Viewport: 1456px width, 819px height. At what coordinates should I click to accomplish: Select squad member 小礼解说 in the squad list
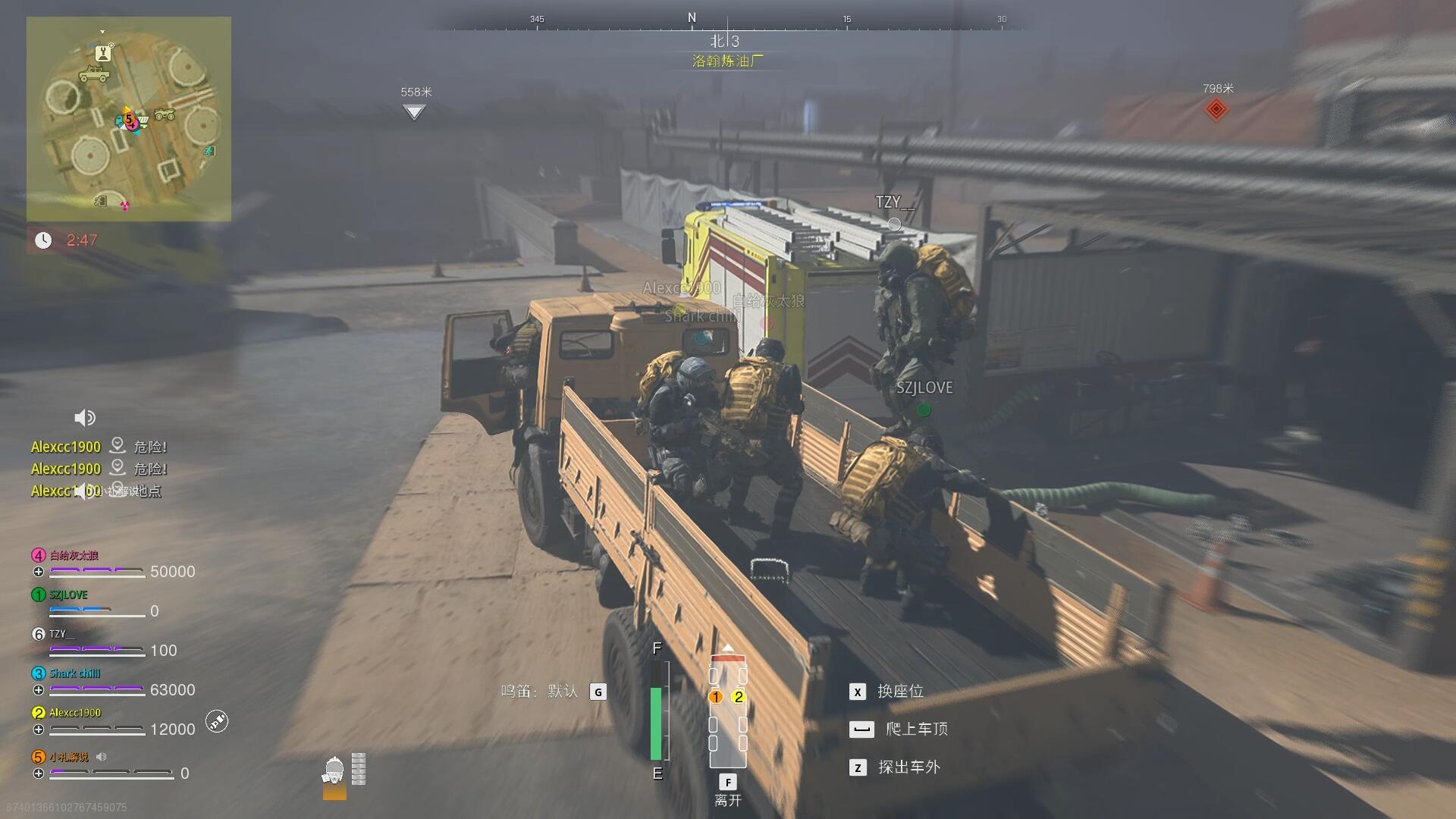point(68,757)
